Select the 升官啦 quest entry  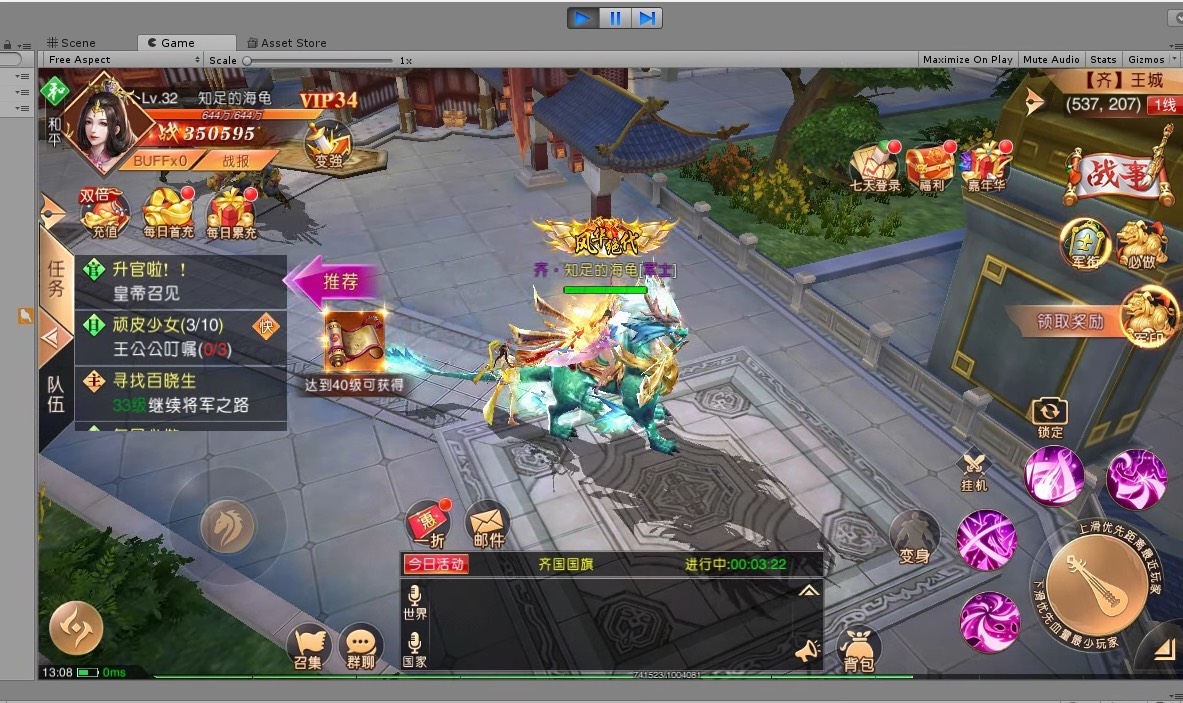pos(180,282)
